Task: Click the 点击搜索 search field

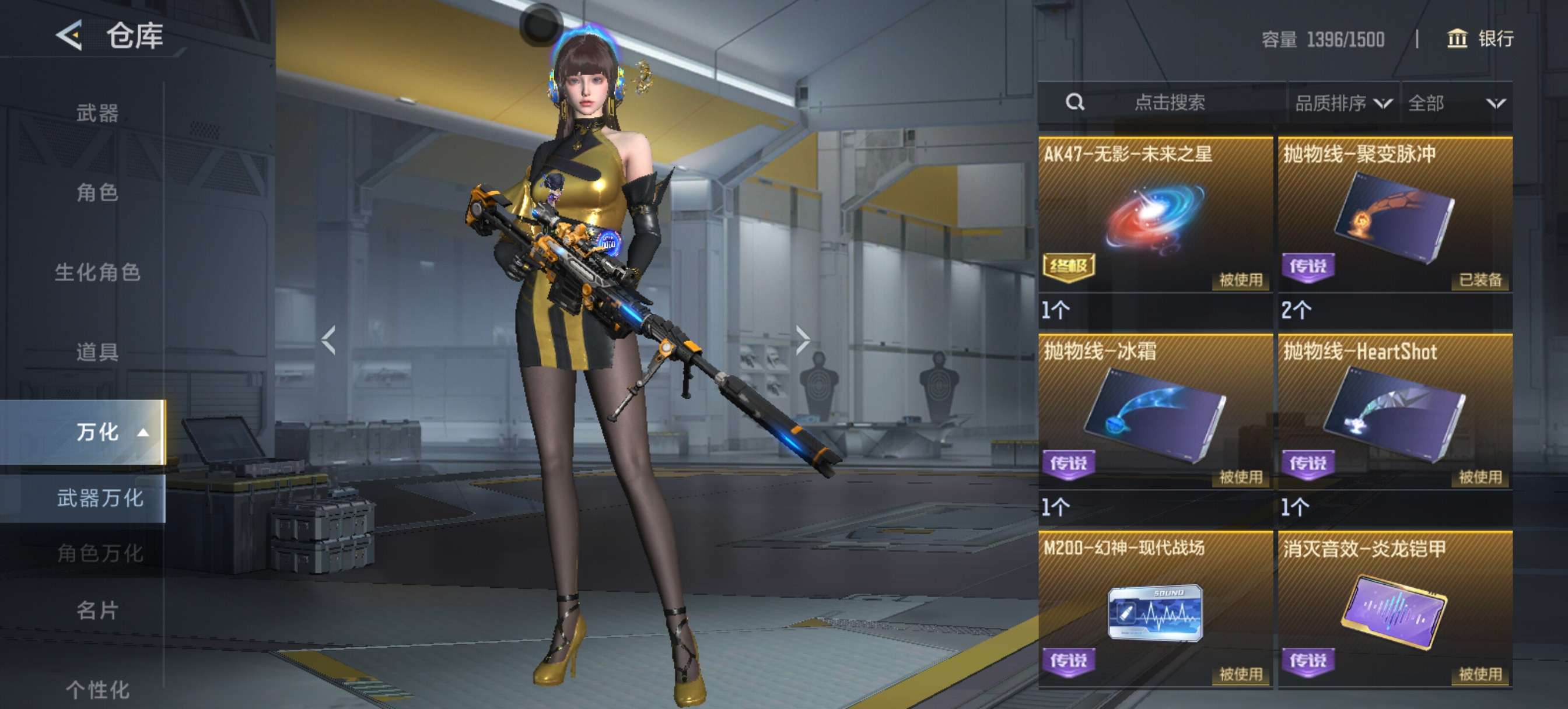Action: click(x=1168, y=102)
